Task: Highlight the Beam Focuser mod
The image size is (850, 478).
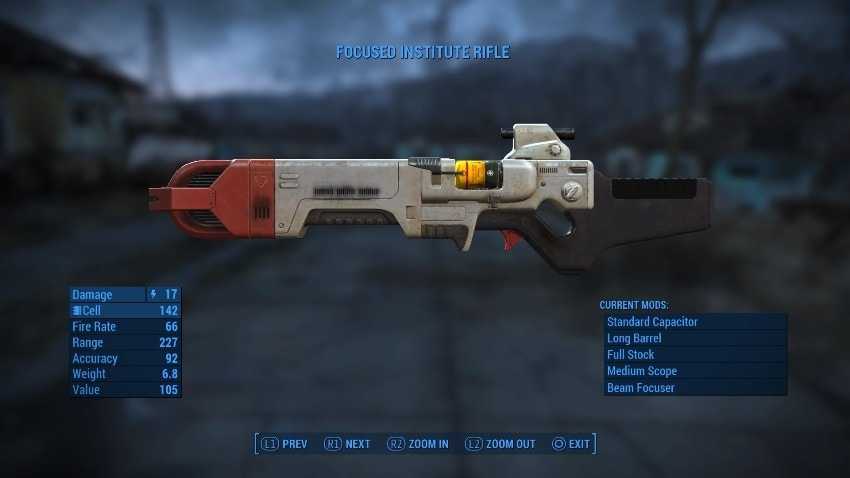Action: click(694, 387)
